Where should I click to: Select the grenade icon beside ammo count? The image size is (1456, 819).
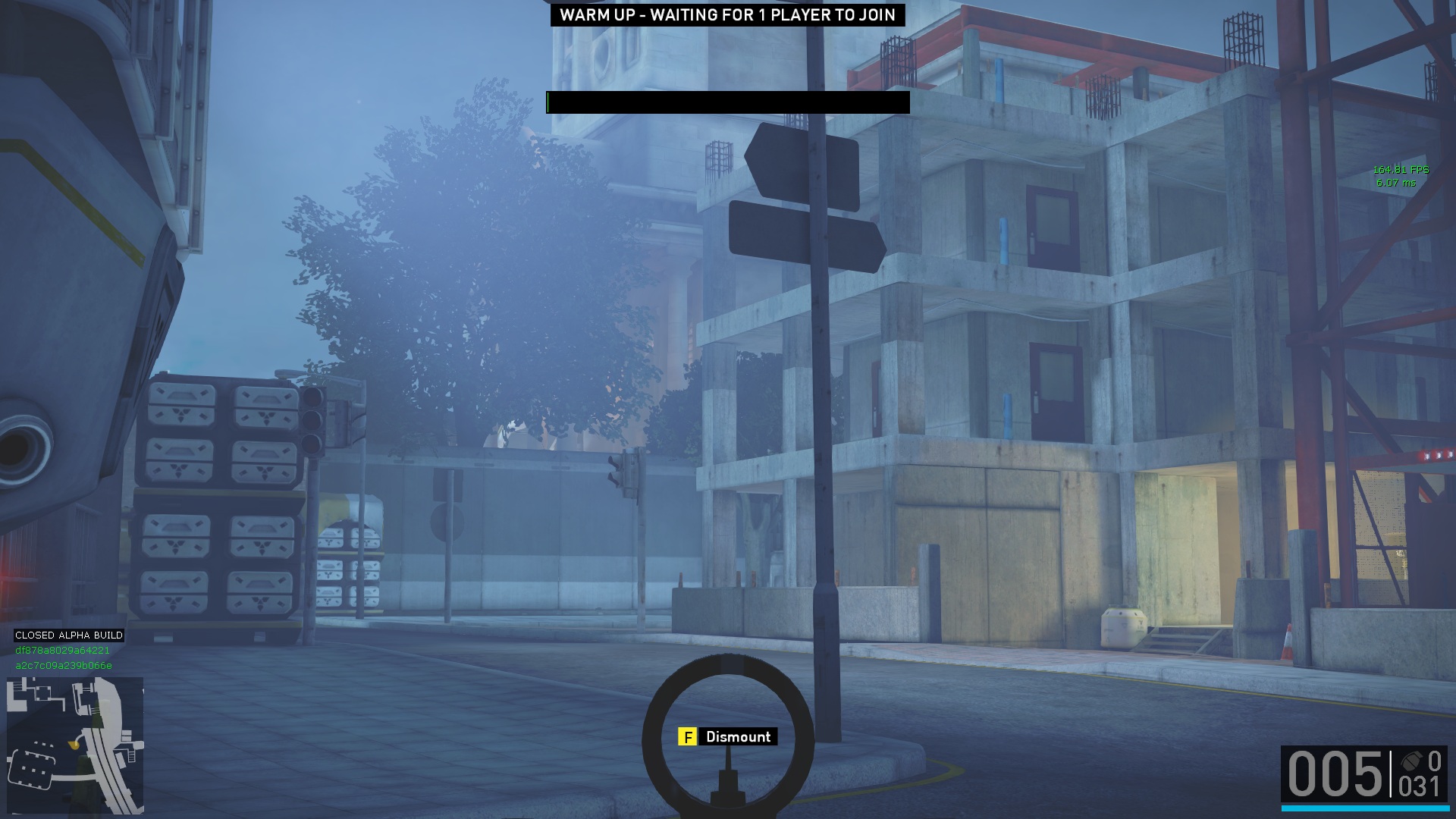(x=1410, y=761)
